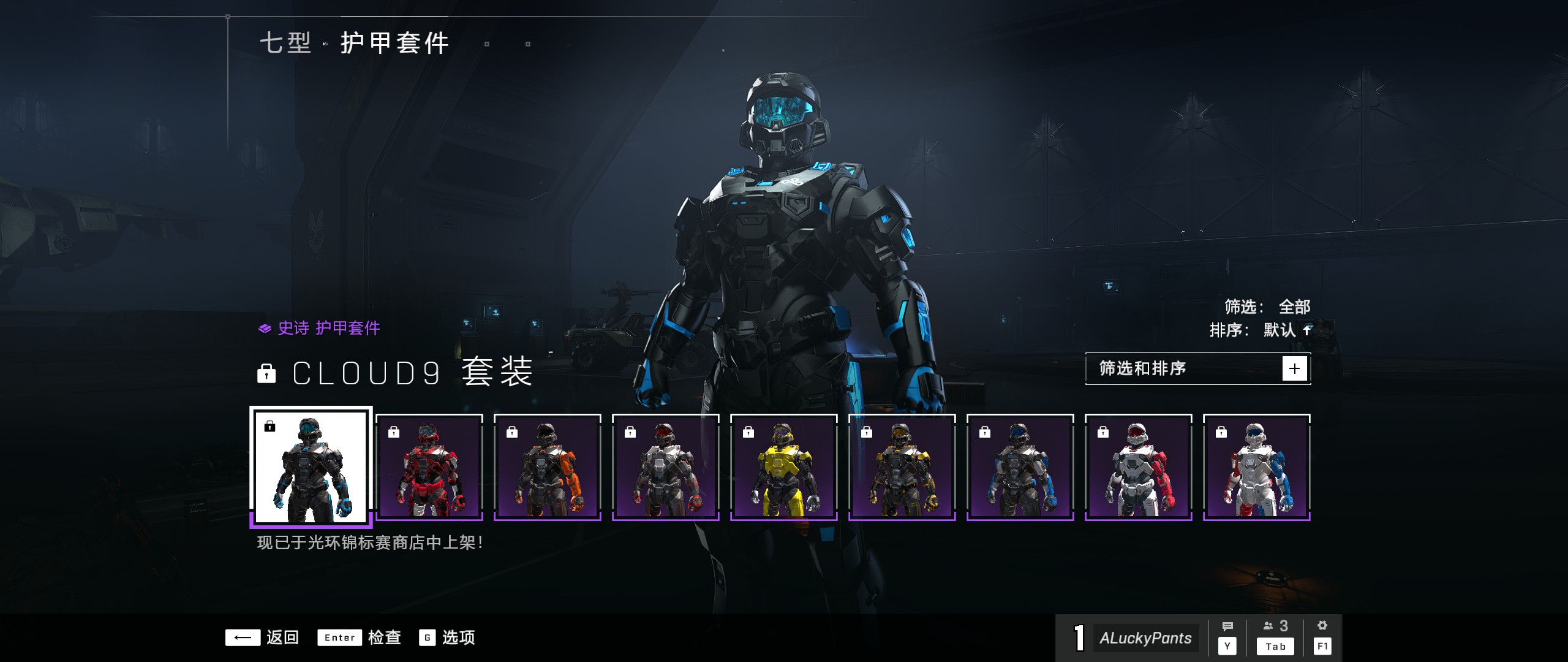Open the ALuckyPants player nameplate
Viewport: 1568px width, 662px height.
[x=1144, y=638]
